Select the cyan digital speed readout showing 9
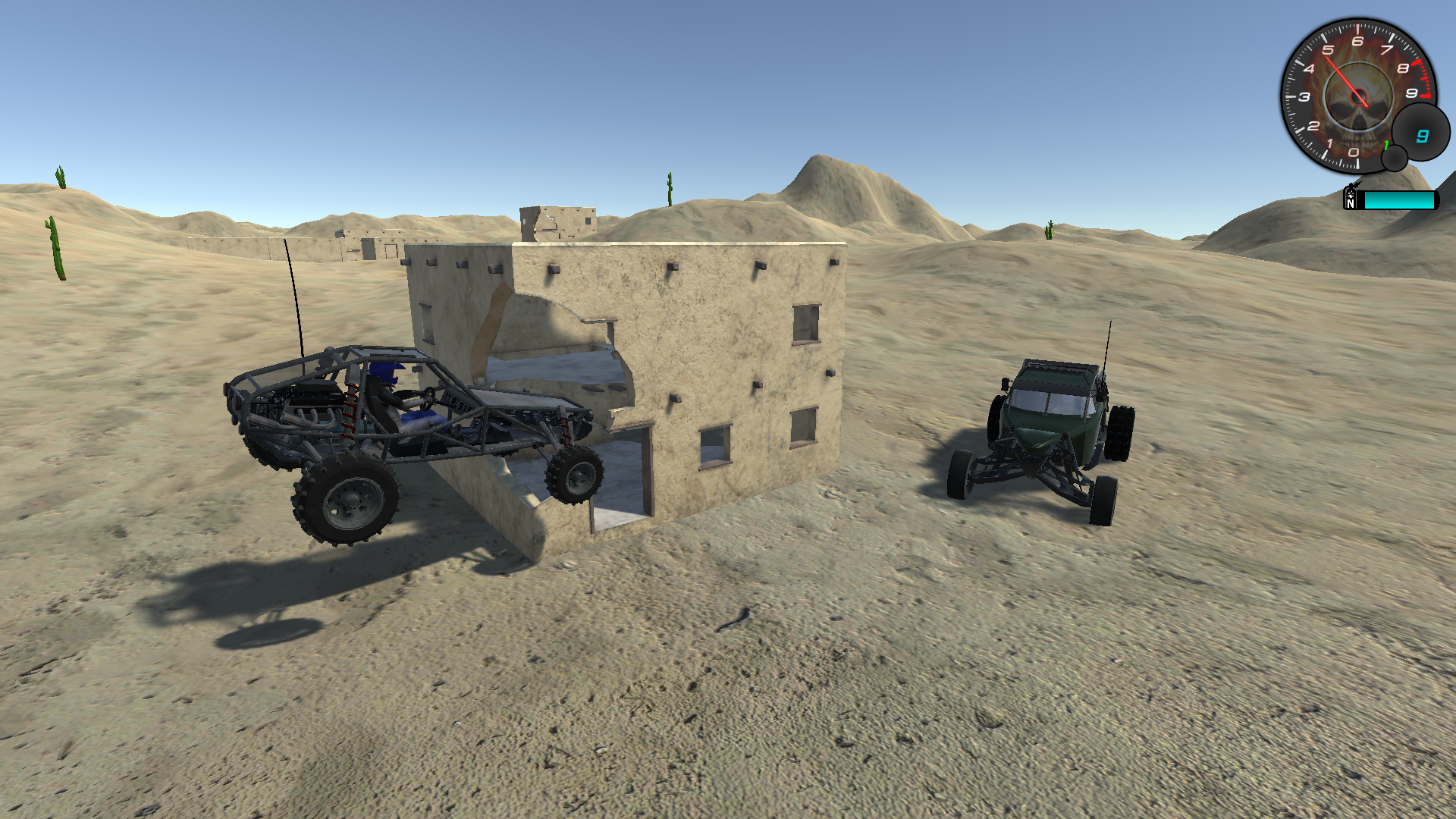The image size is (1456, 819). coord(1423,135)
